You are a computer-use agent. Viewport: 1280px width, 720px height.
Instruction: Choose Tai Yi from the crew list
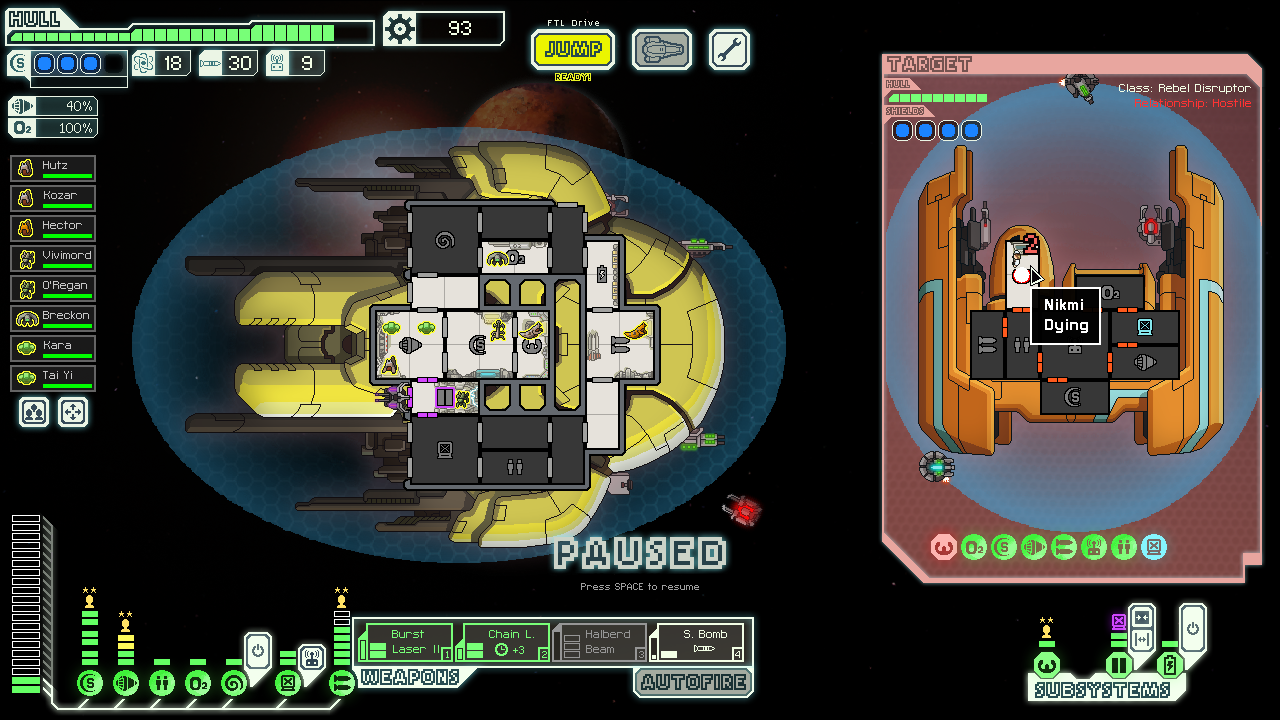coord(54,379)
